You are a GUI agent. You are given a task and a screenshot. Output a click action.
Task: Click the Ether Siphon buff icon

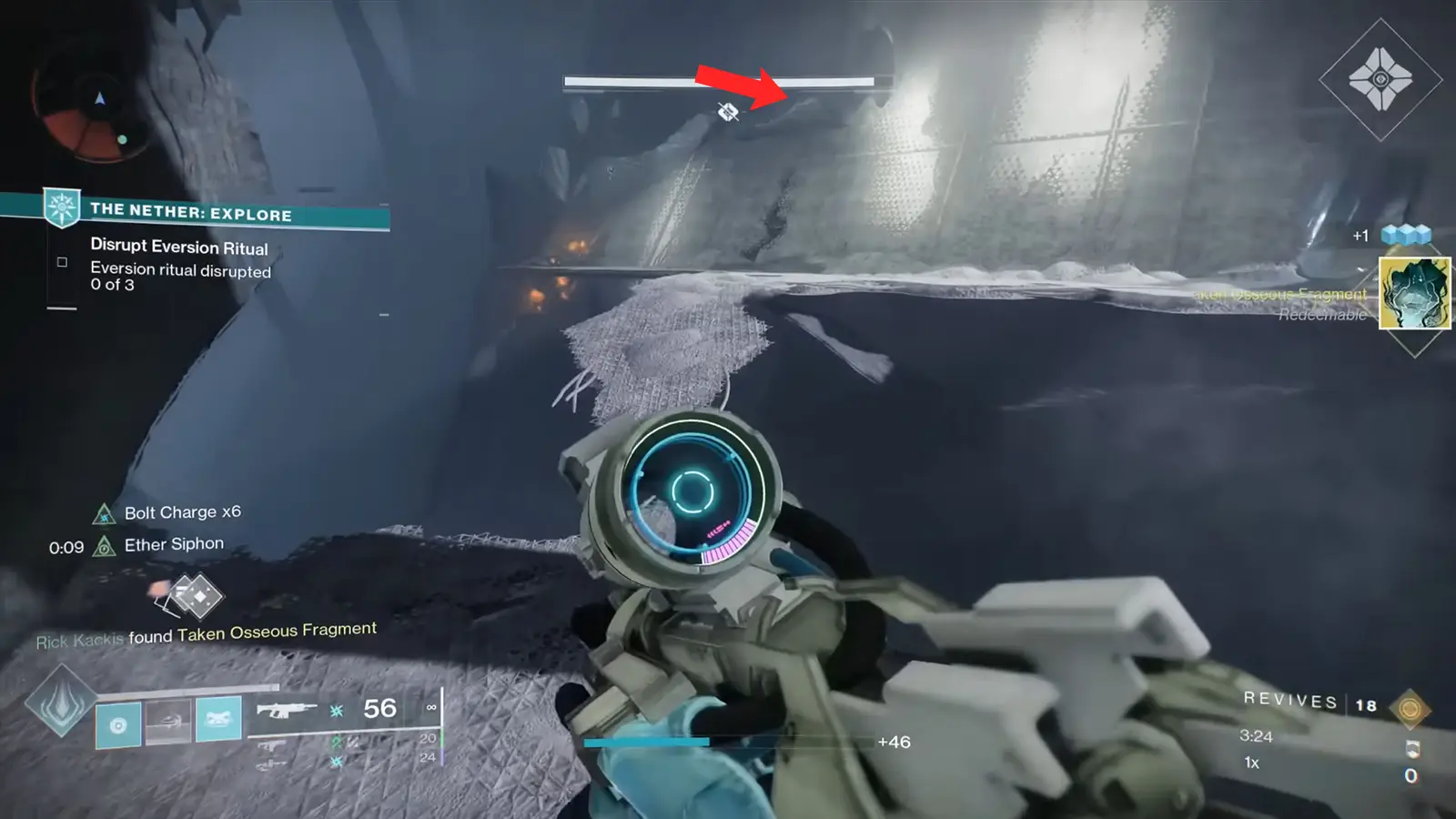point(107,544)
